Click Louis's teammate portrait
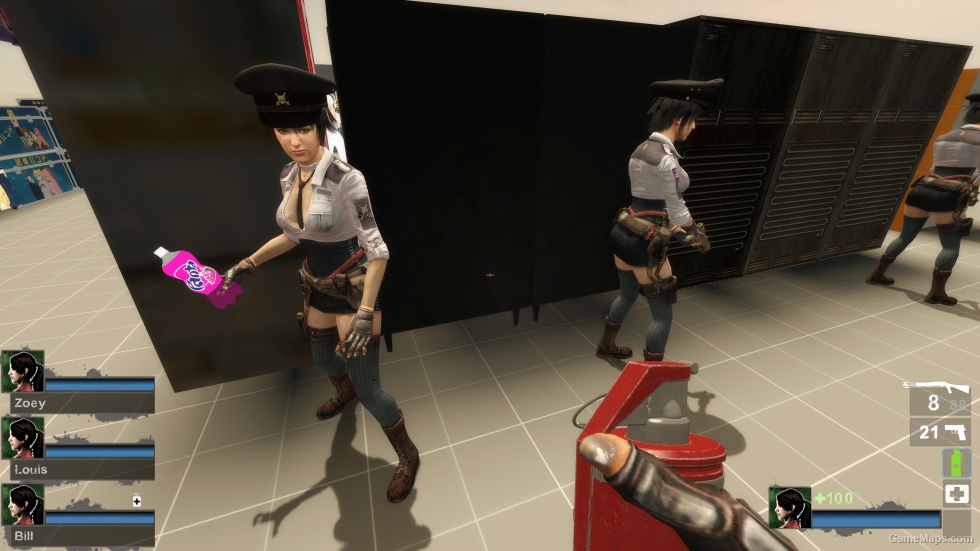 click(x=22, y=437)
